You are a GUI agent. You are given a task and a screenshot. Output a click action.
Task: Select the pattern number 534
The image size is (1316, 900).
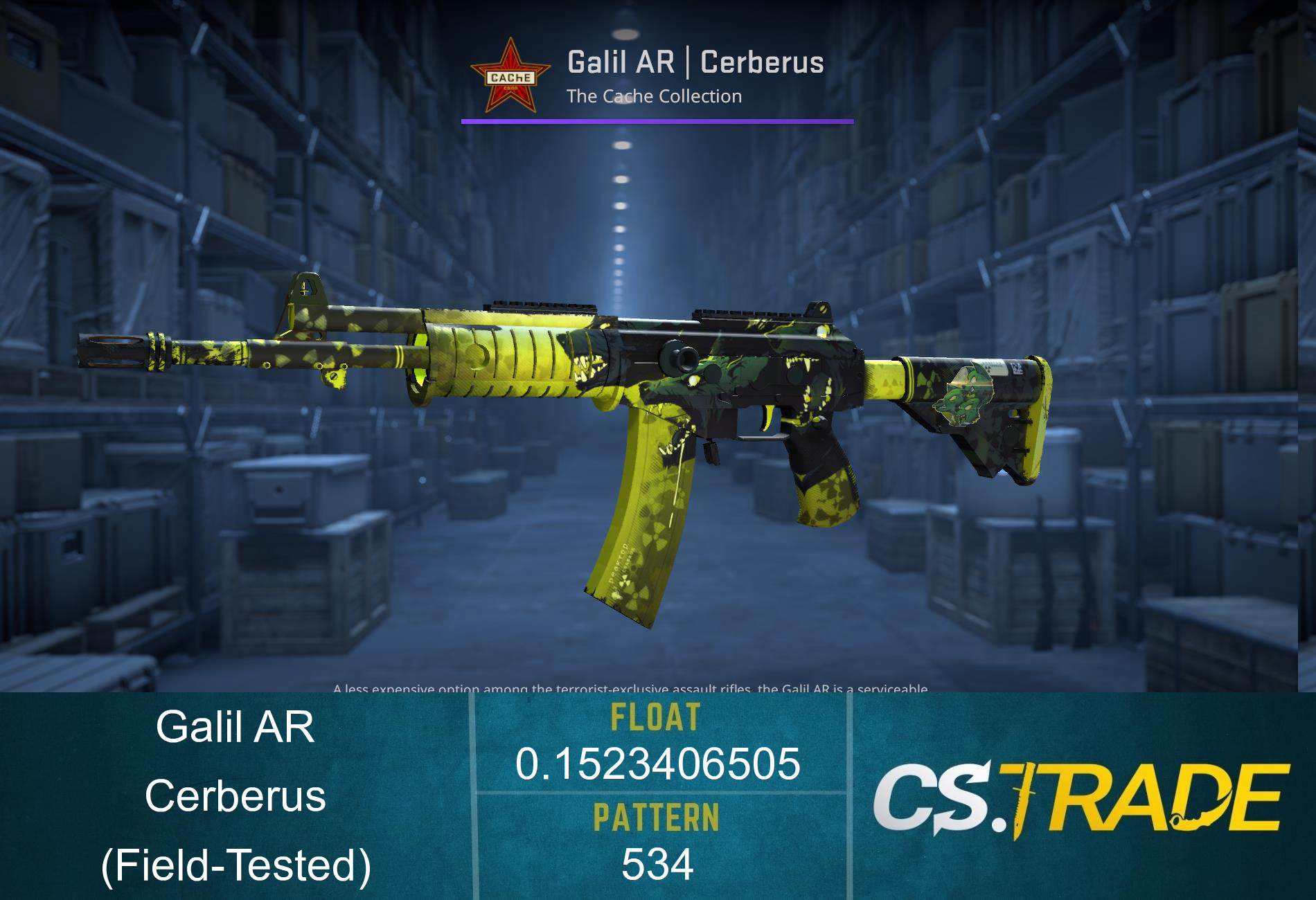point(657,862)
